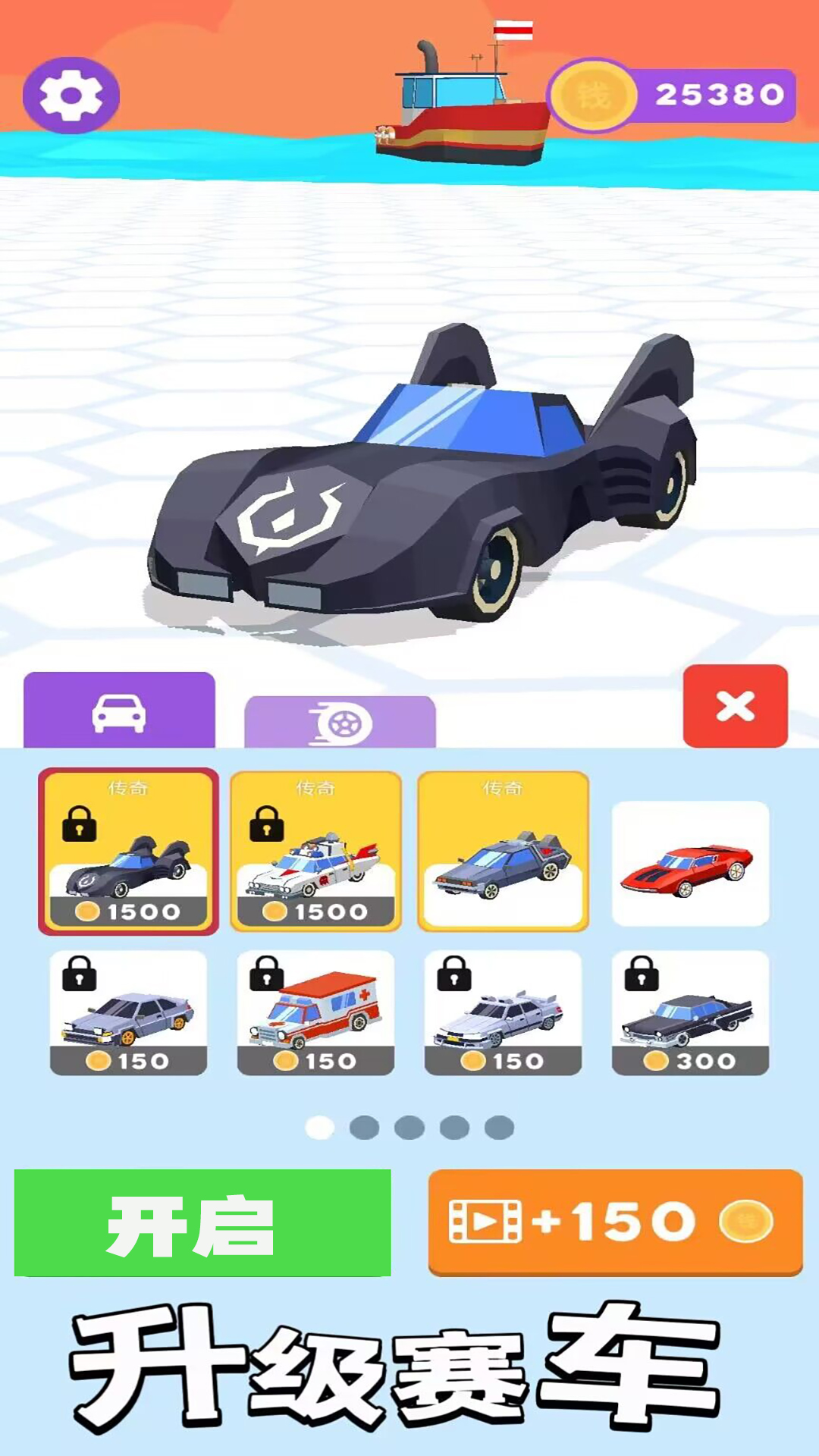This screenshot has height=1456, width=819.
Task: Switch to the wheel tab
Action: point(340,722)
